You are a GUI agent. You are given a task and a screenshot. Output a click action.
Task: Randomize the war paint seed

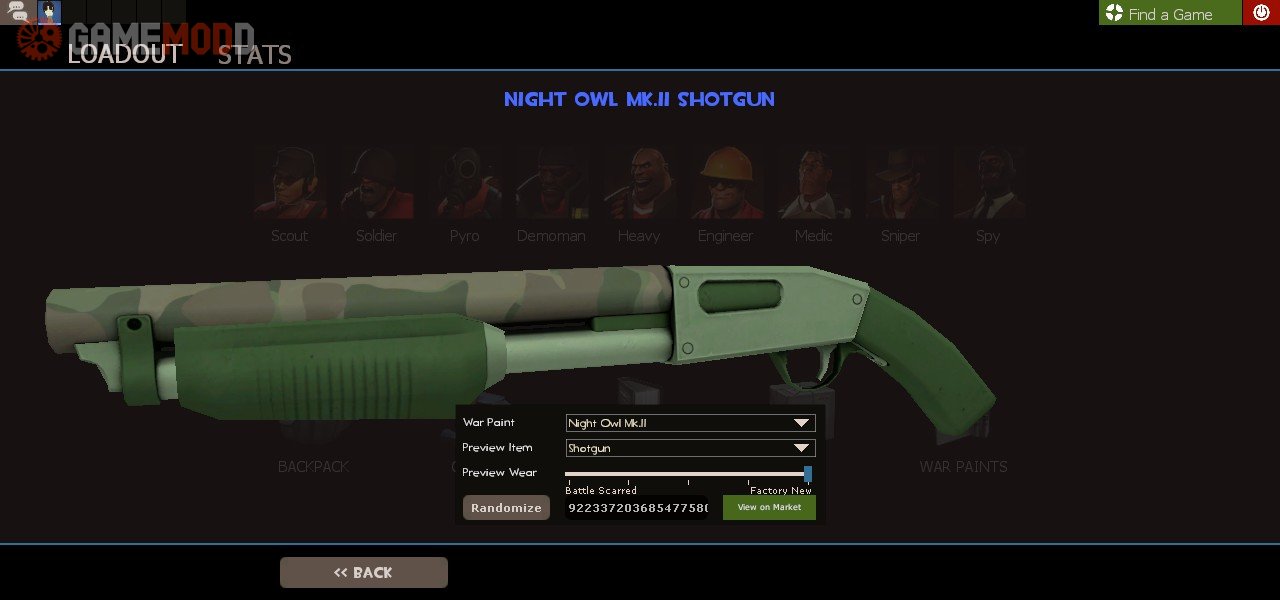coord(506,508)
